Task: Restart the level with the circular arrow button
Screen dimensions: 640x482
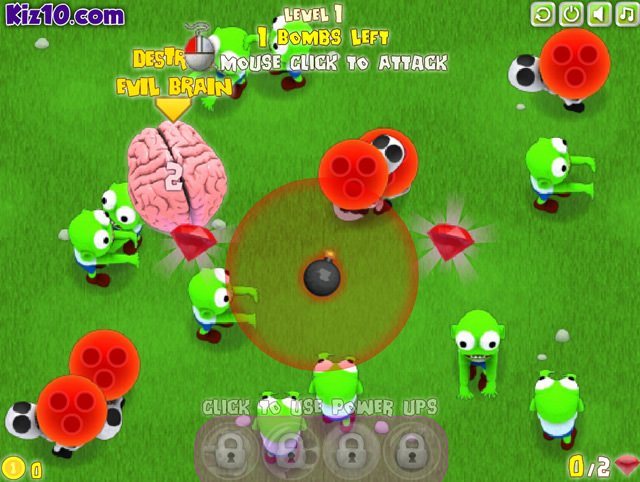Action: [543, 14]
